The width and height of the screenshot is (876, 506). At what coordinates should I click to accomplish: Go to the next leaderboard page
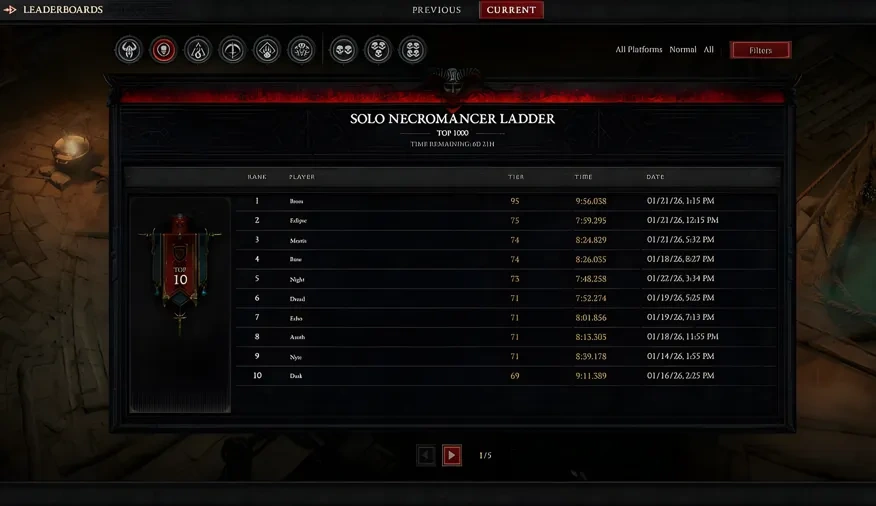(x=452, y=455)
